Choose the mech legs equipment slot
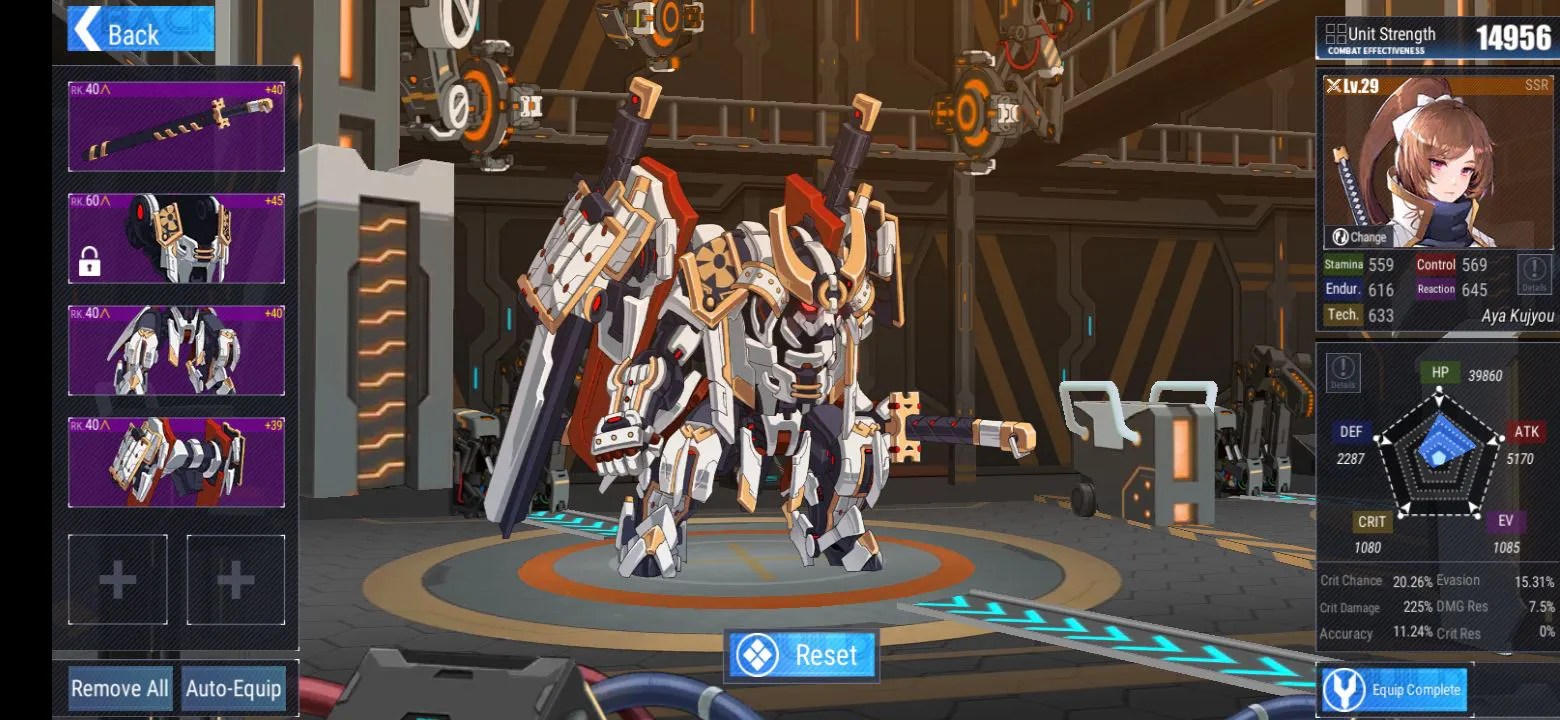The image size is (1560, 720). coord(176,350)
